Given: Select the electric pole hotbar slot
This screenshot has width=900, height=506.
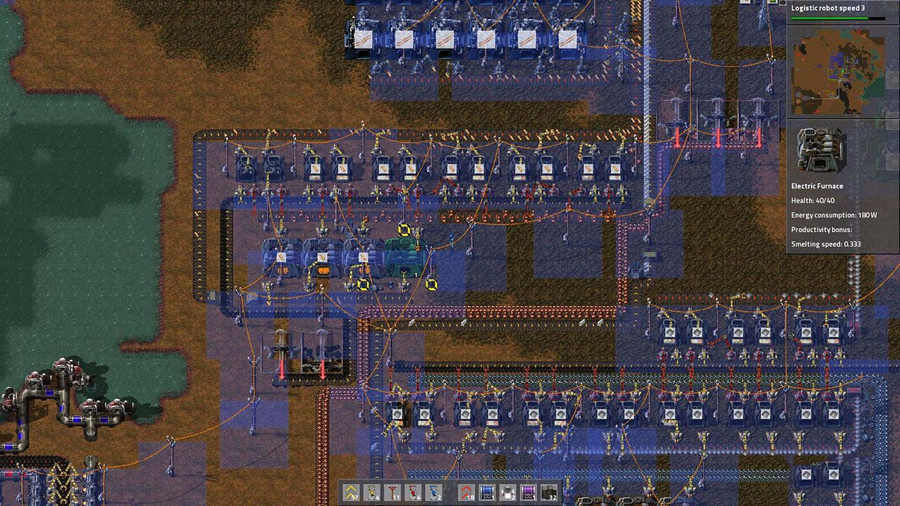Looking at the screenshot, I should 392,491.
